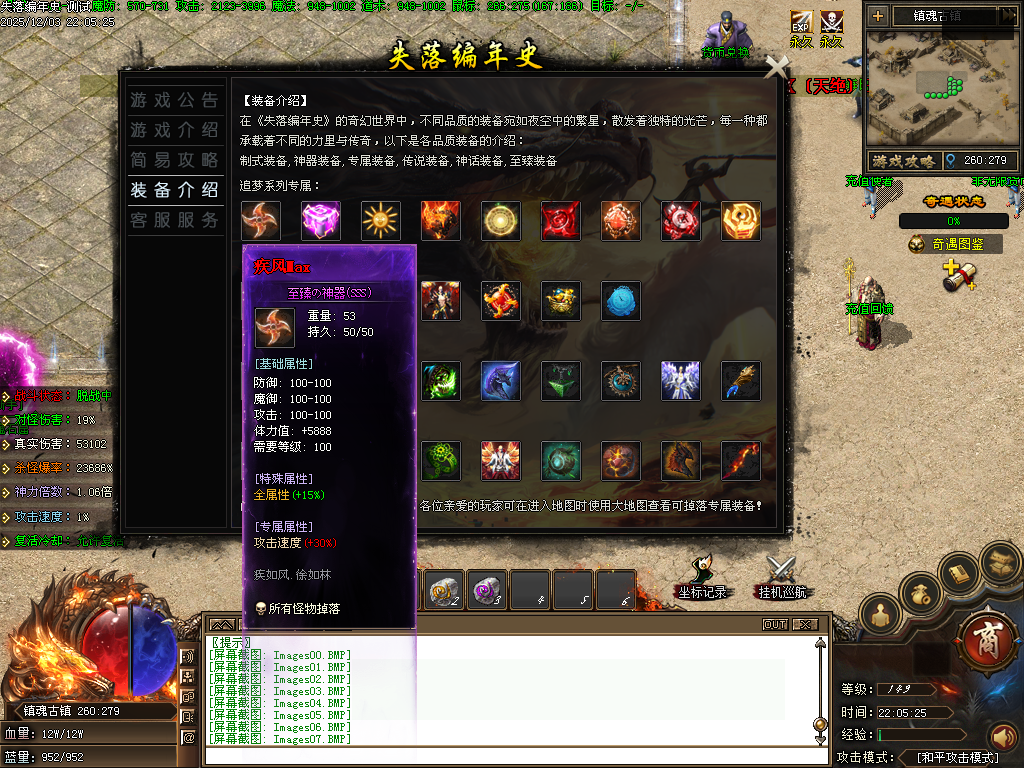The width and height of the screenshot is (1024, 768).
Task: Click the OUT button on chat window
Action: [x=775, y=625]
